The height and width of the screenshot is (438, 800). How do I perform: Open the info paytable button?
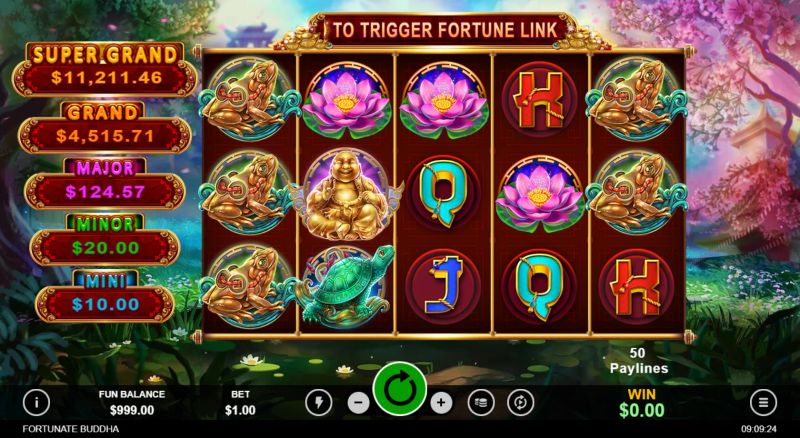point(37,403)
